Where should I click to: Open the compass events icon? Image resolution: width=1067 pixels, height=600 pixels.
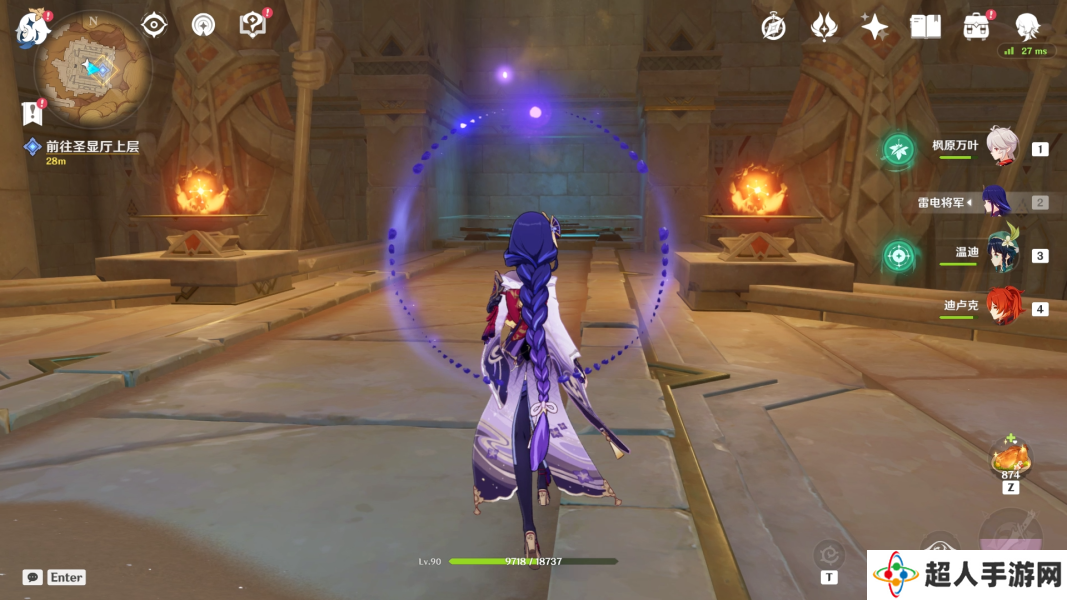click(773, 27)
